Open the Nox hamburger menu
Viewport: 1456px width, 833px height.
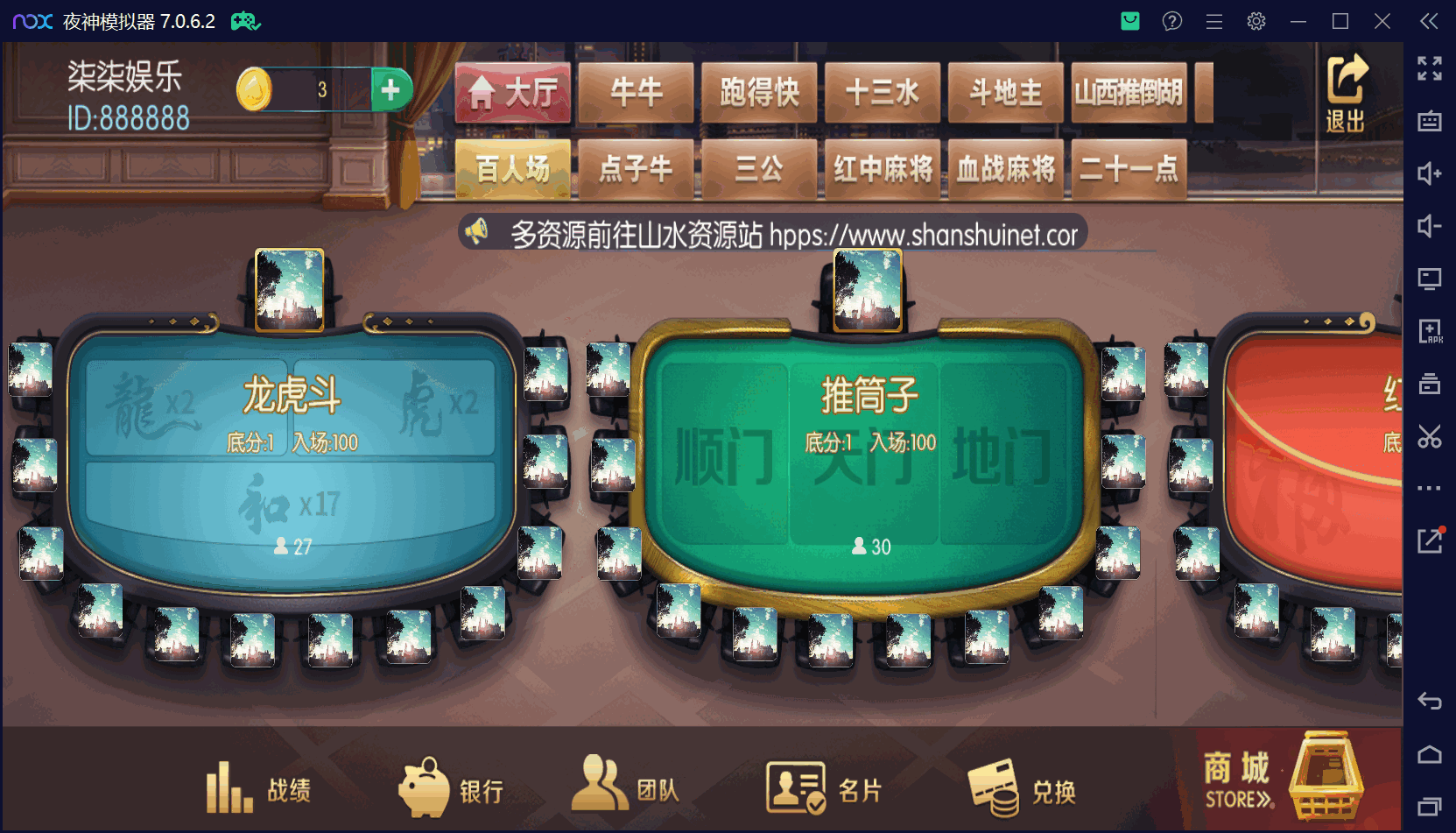click(1213, 20)
